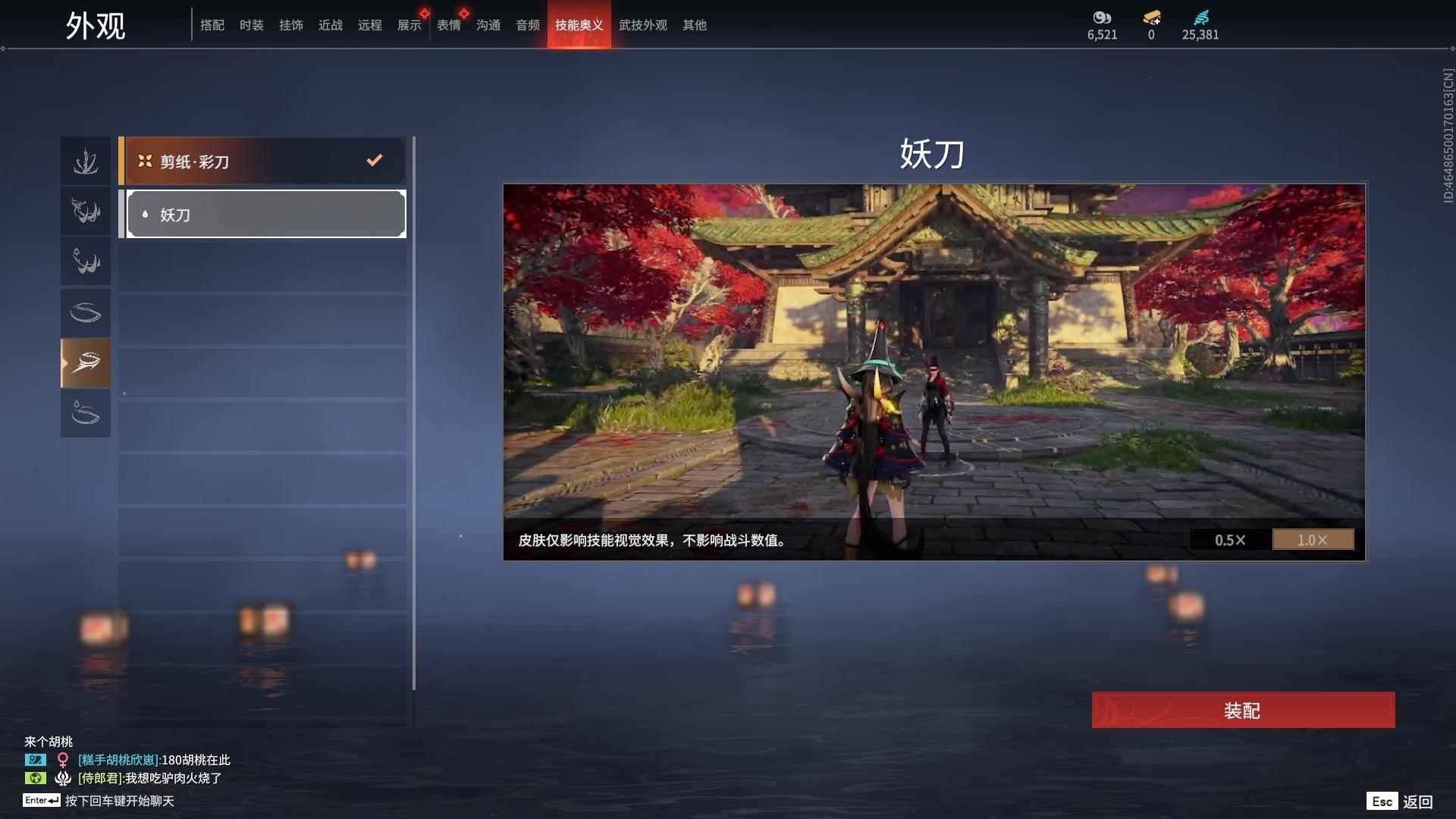Open the 武技外观 section

coord(643,25)
